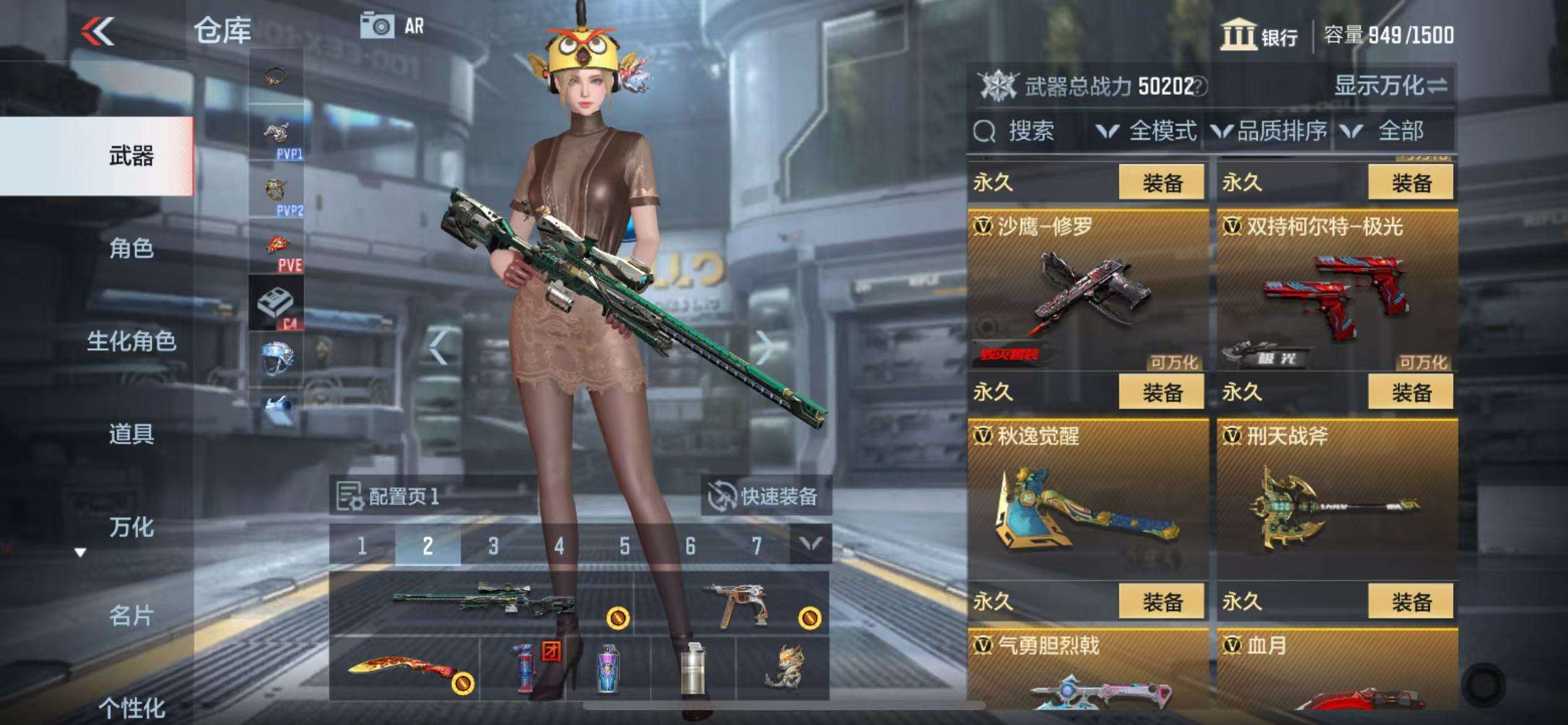Open the 品质排序 sort dropdown
Image resolution: width=1568 pixels, height=725 pixels.
(x=1270, y=131)
